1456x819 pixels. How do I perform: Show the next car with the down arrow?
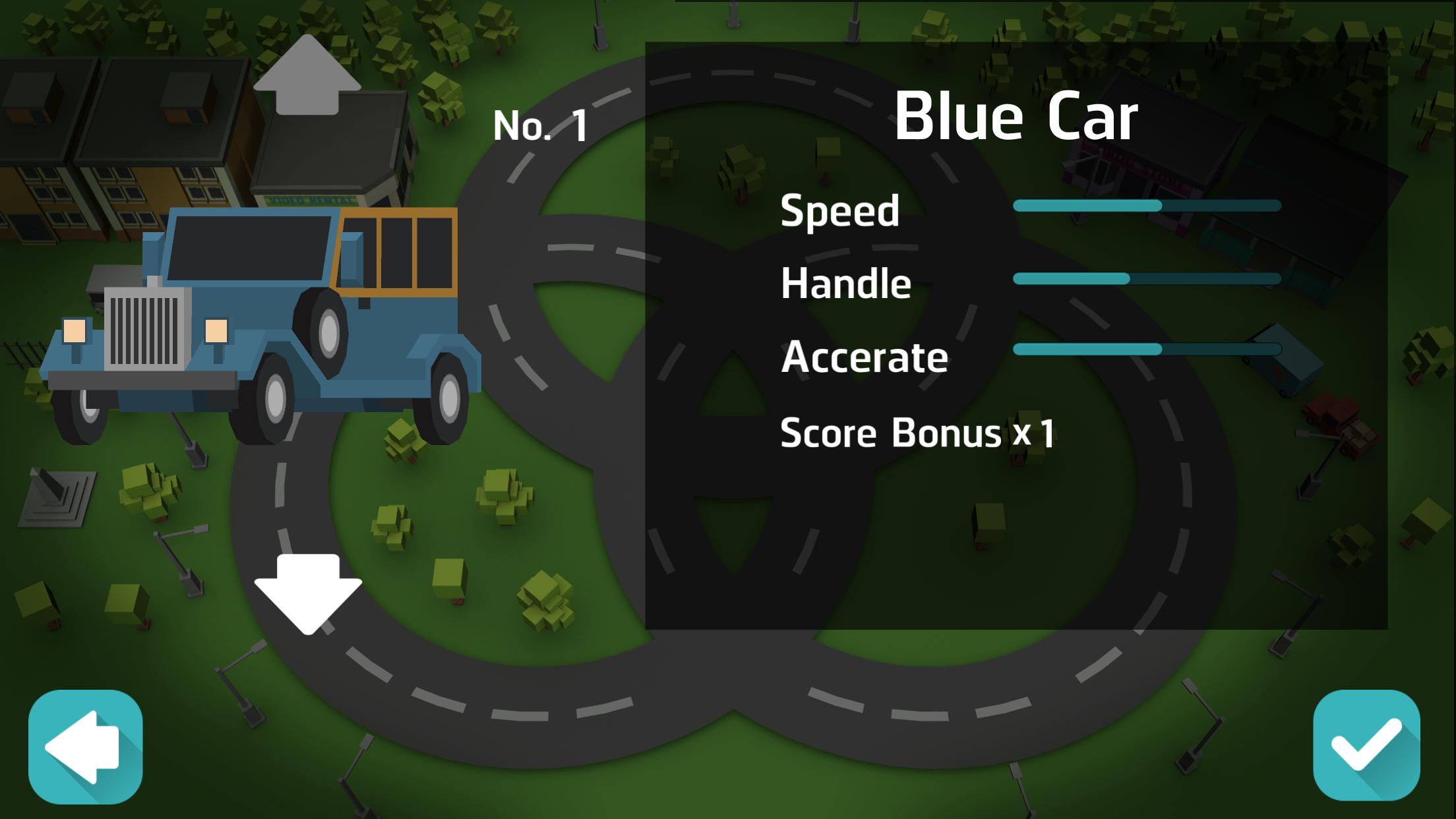pos(308,592)
